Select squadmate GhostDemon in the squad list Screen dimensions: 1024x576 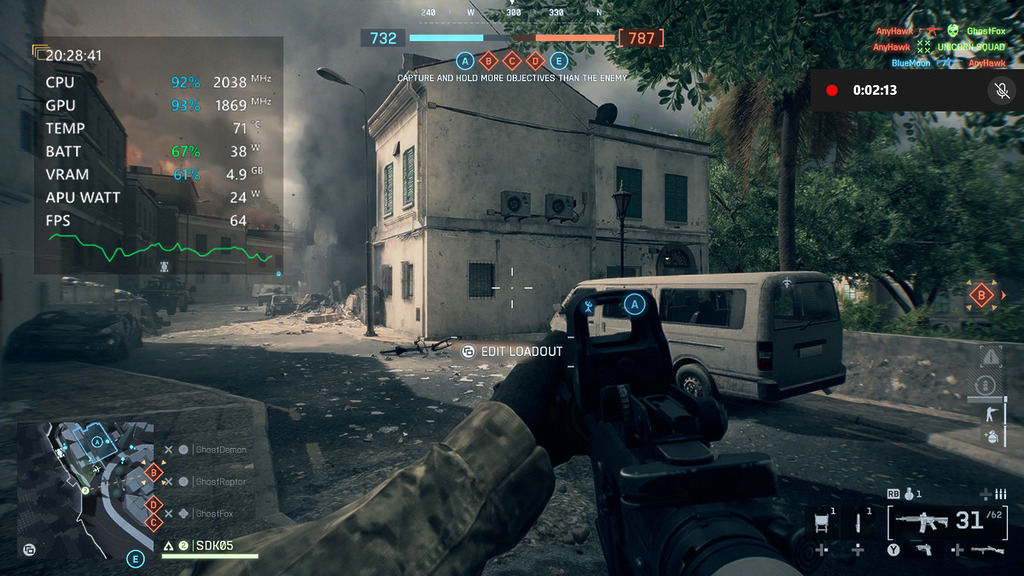tap(220, 450)
